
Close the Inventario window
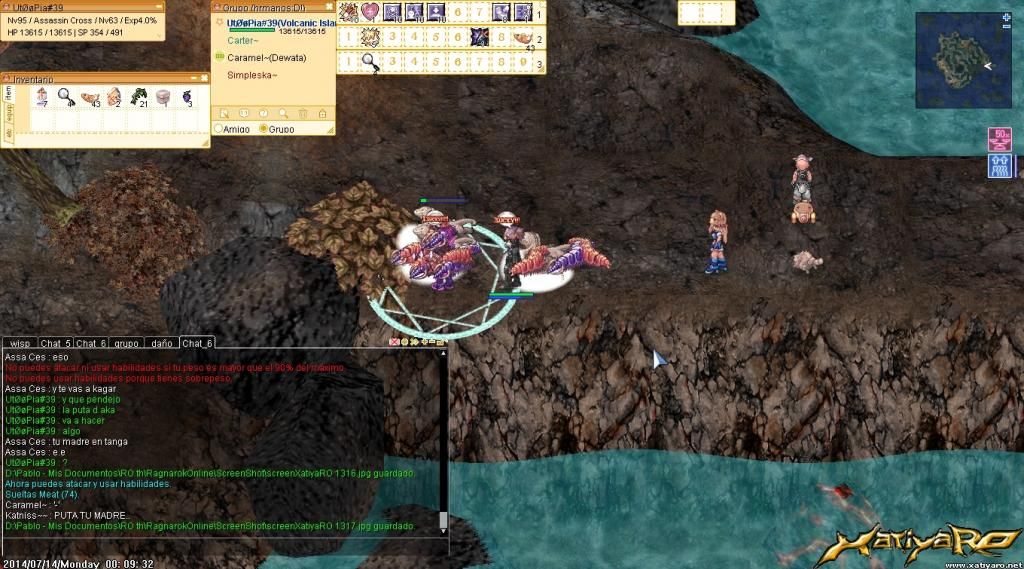(x=203, y=77)
